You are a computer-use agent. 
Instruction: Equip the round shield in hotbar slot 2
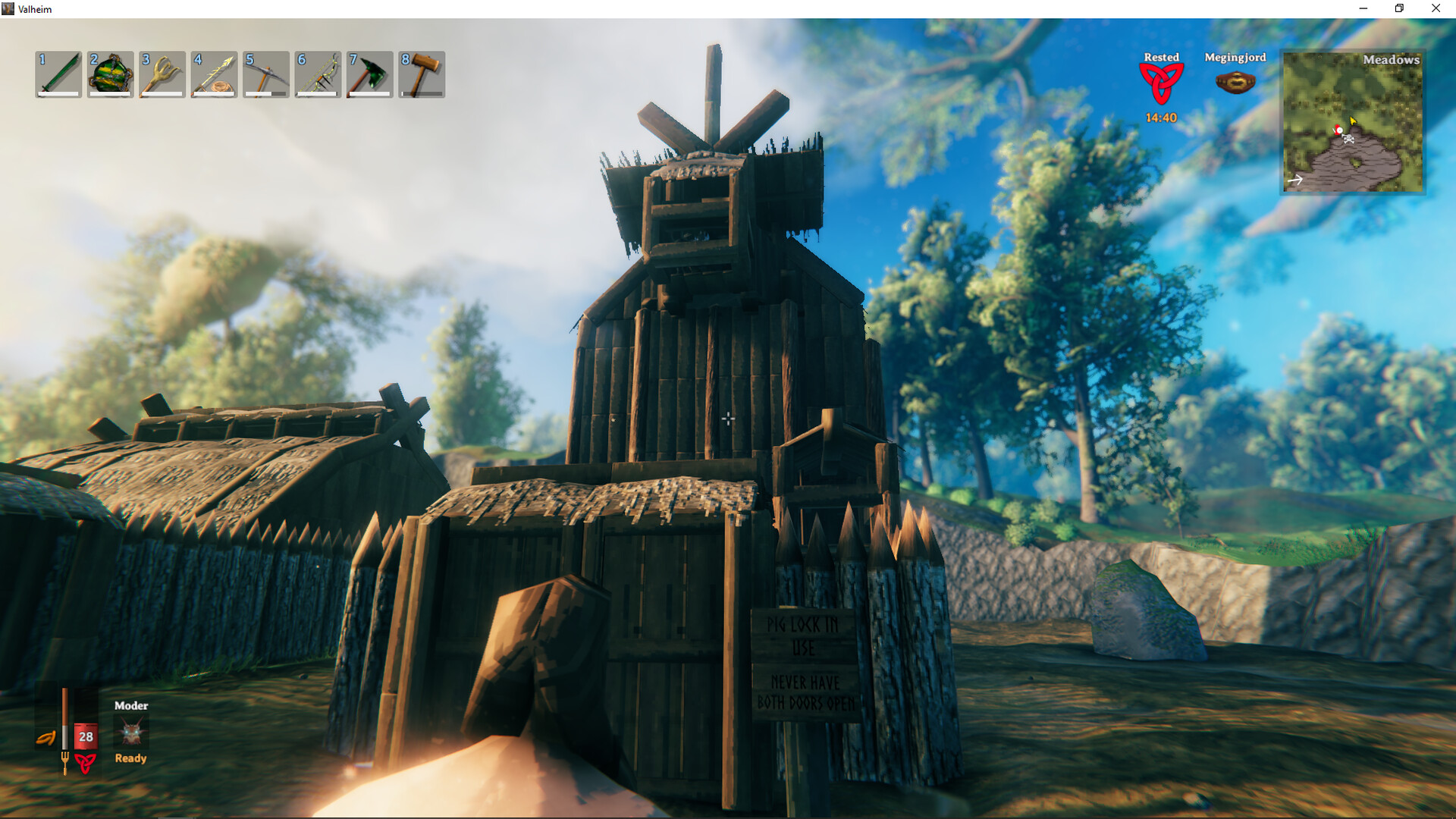[110, 74]
